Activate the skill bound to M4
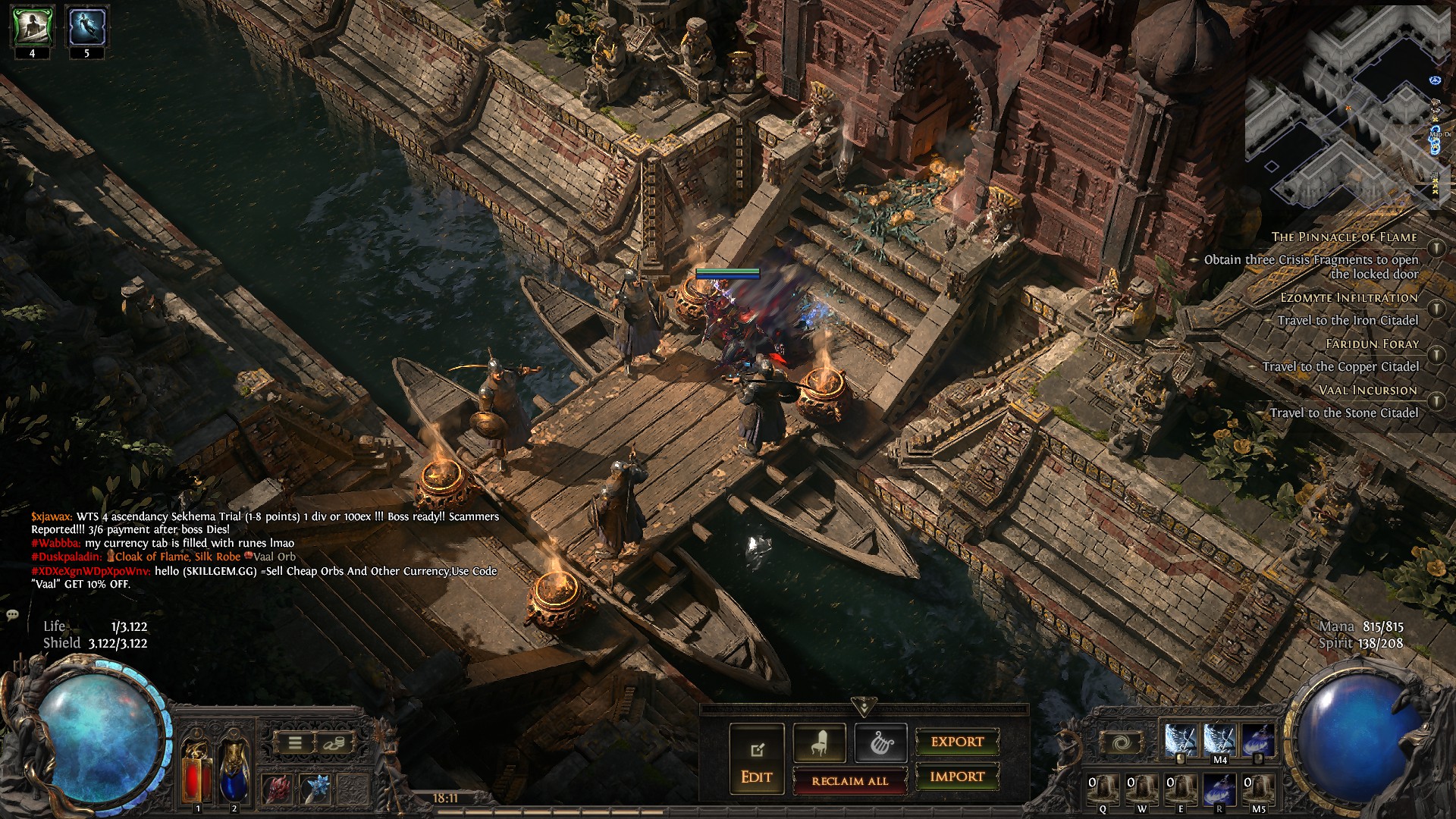Screen dimensions: 1456x819 pos(1219,741)
